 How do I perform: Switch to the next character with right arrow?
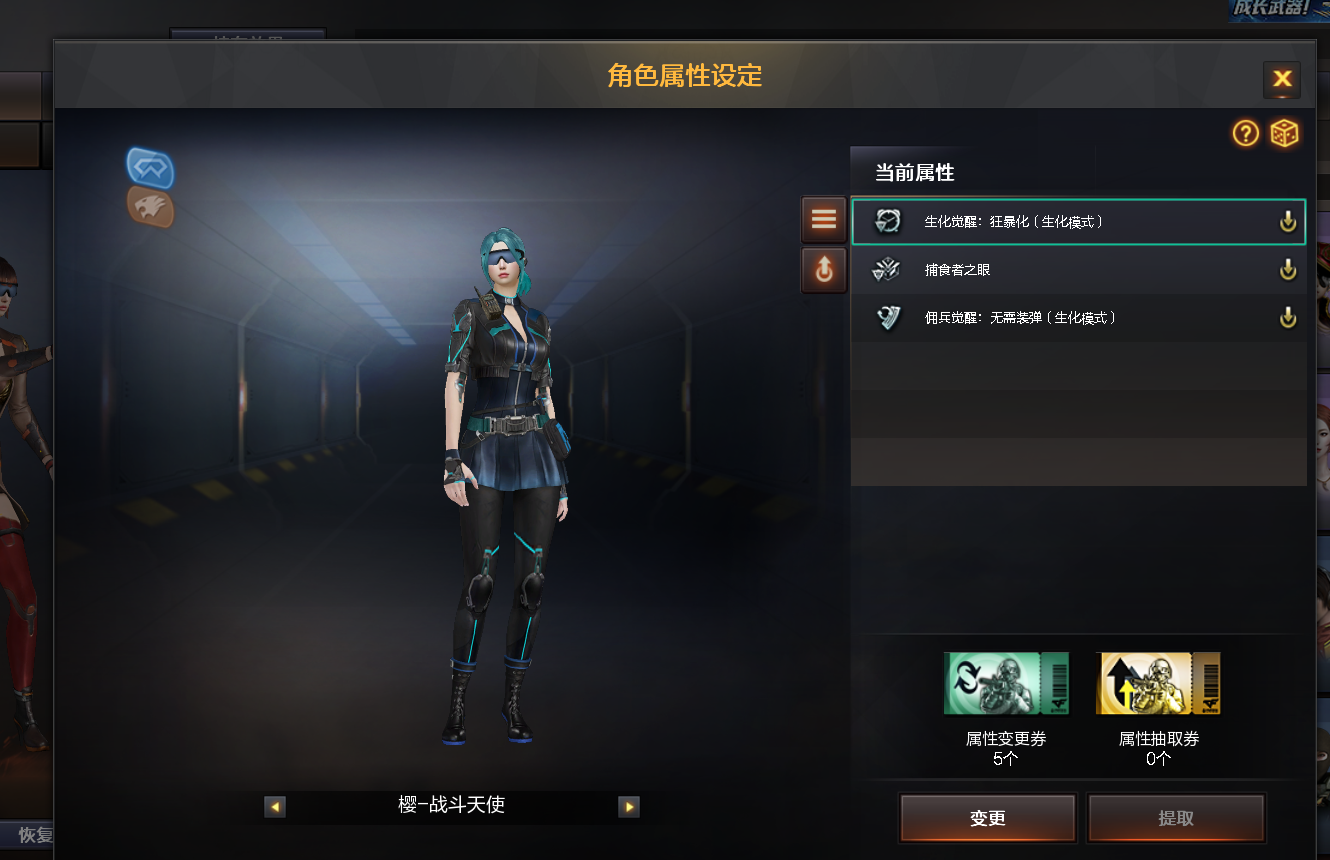629,807
